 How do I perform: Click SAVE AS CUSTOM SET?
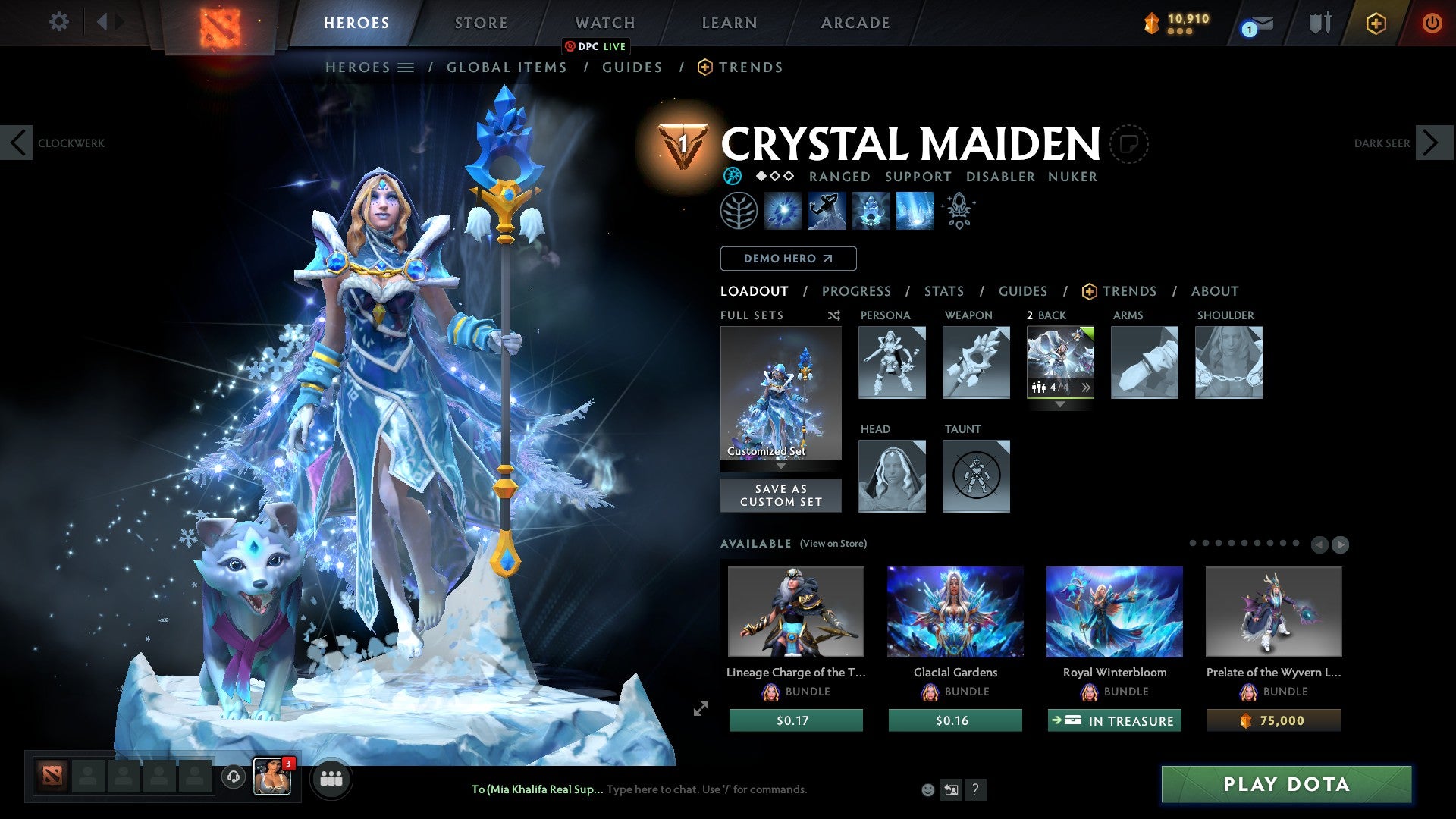[x=780, y=495]
